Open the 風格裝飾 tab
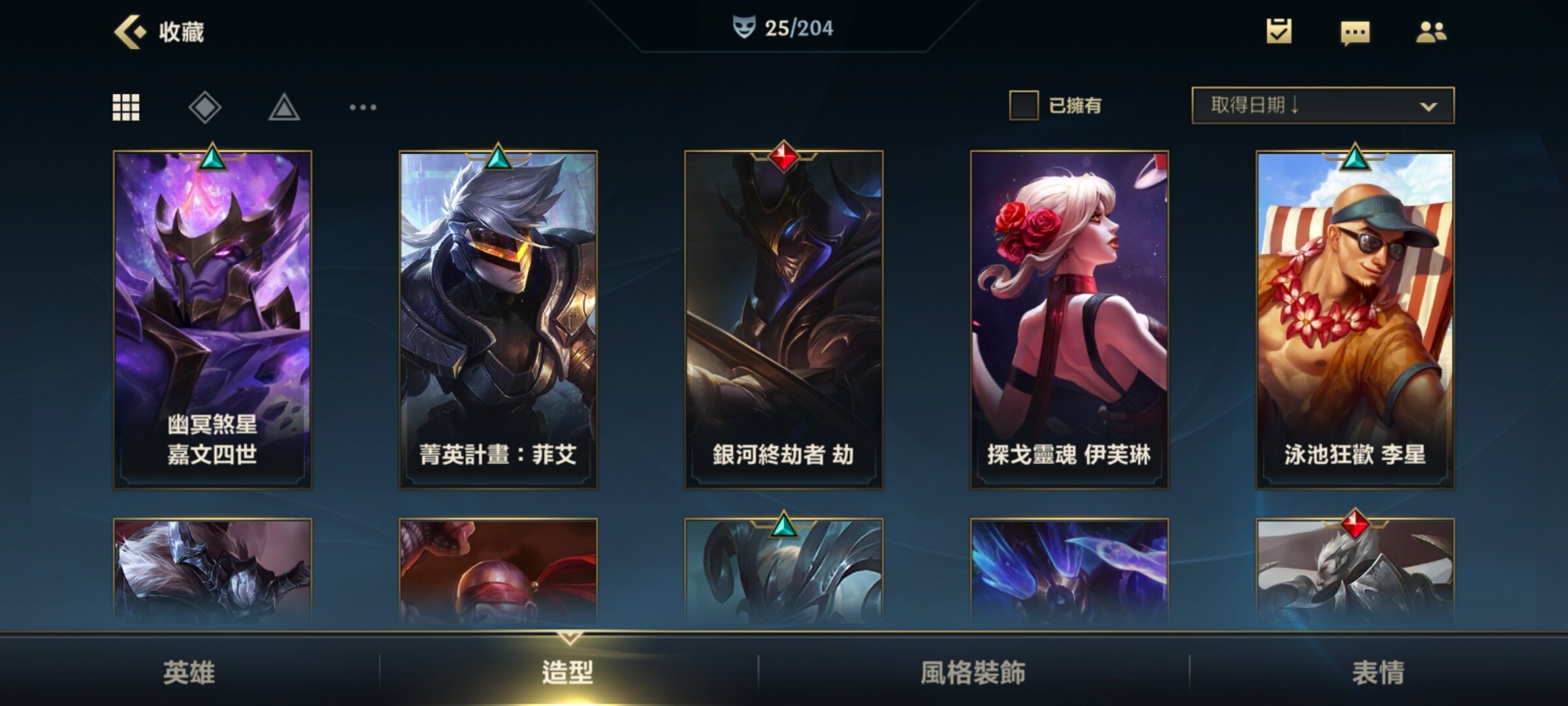Screen dimensions: 1568x706 click(973, 672)
